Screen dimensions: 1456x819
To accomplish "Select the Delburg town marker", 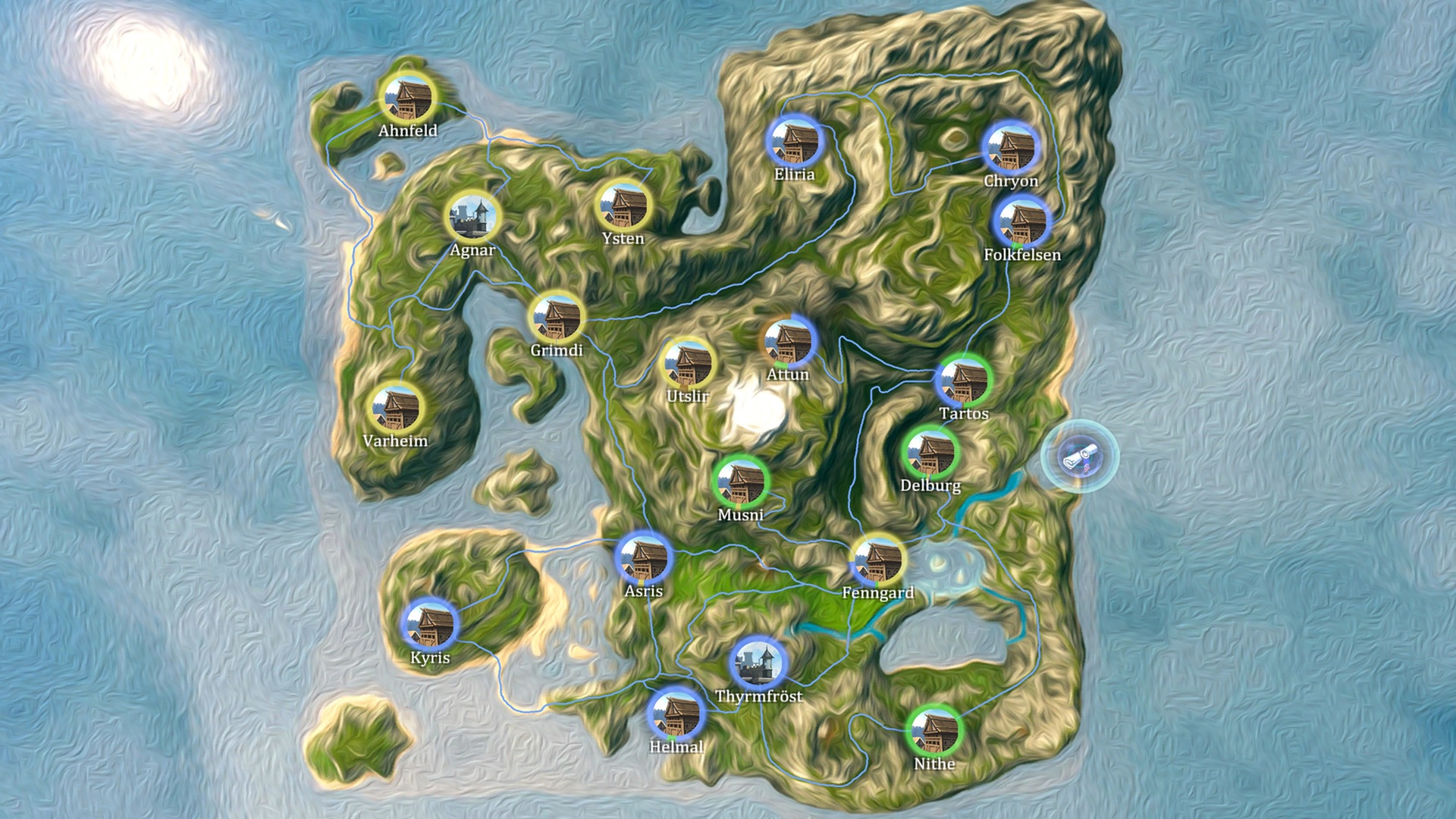I will [931, 453].
